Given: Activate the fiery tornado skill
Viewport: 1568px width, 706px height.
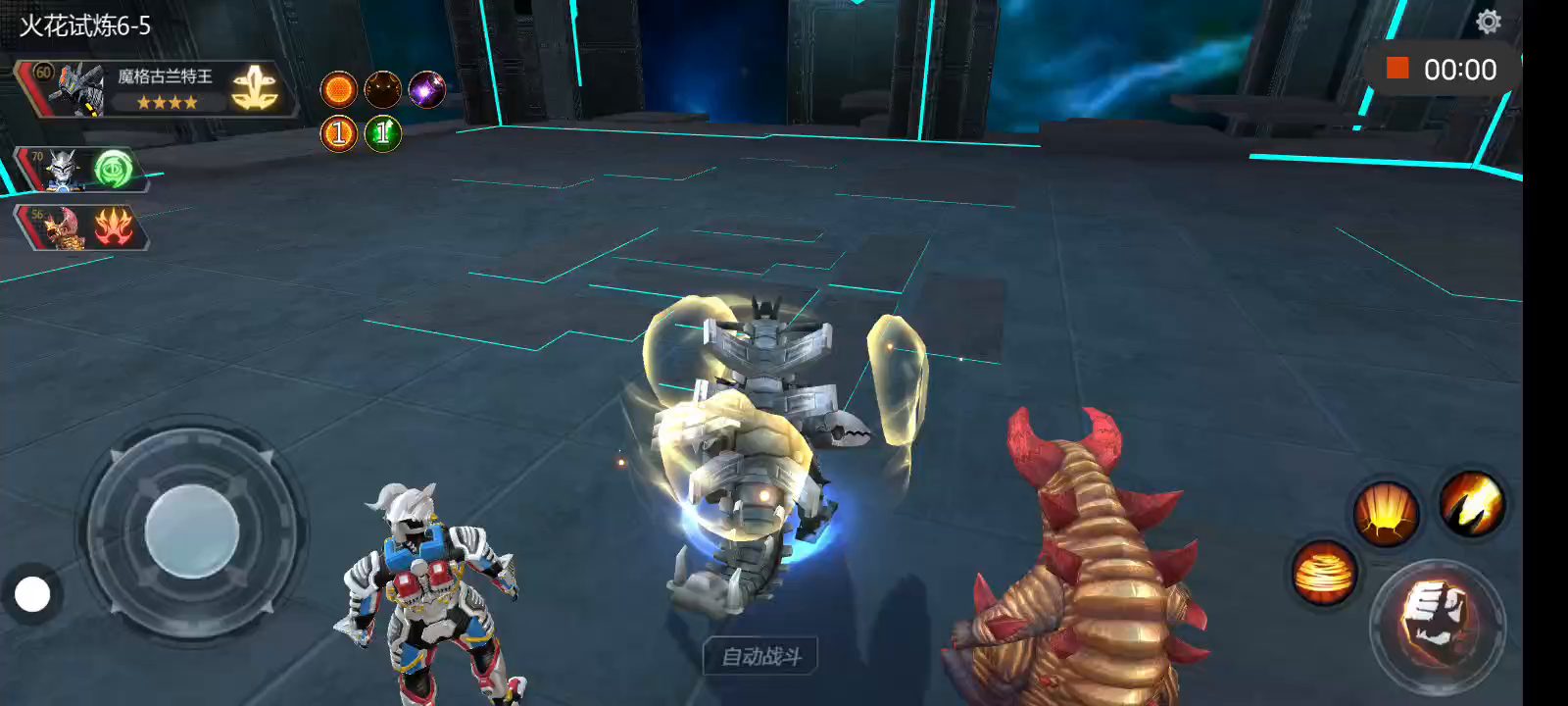Looking at the screenshot, I should (x=1324, y=573).
